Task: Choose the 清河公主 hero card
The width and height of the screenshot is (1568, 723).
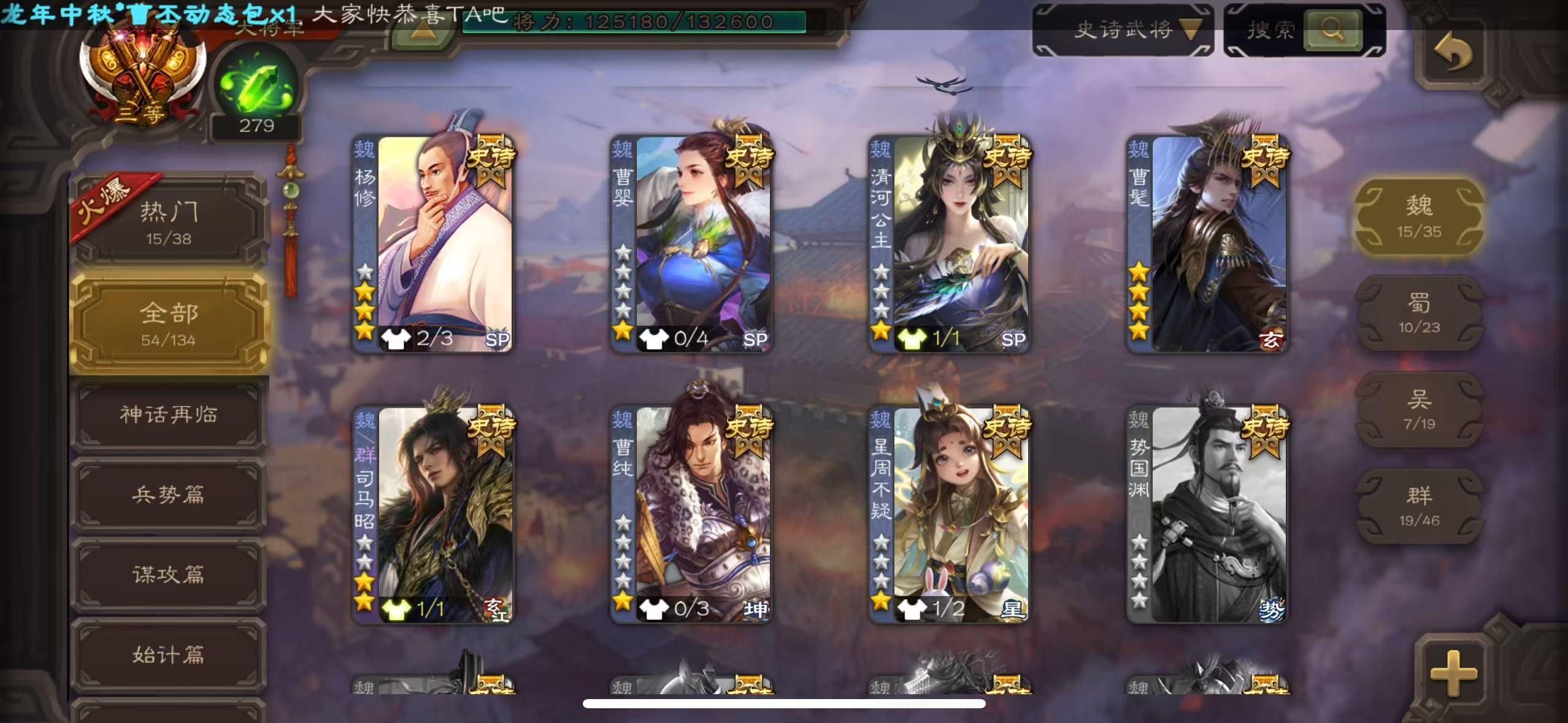Action: (949, 243)
